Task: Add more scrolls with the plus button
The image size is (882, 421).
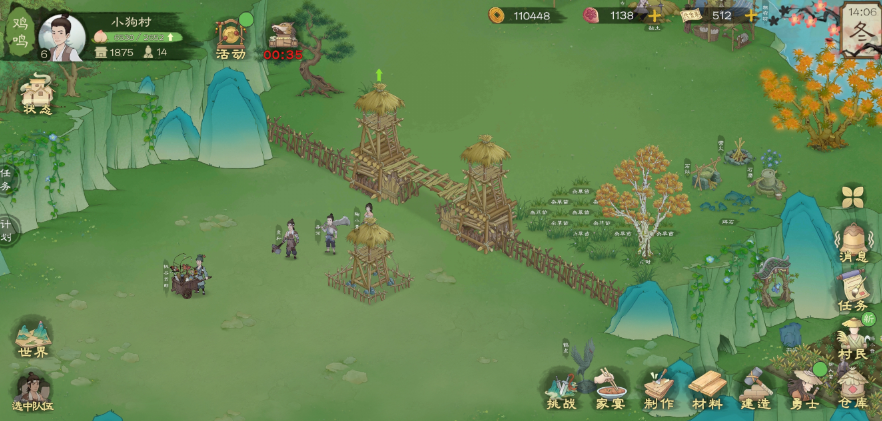Action: (751, 15)
